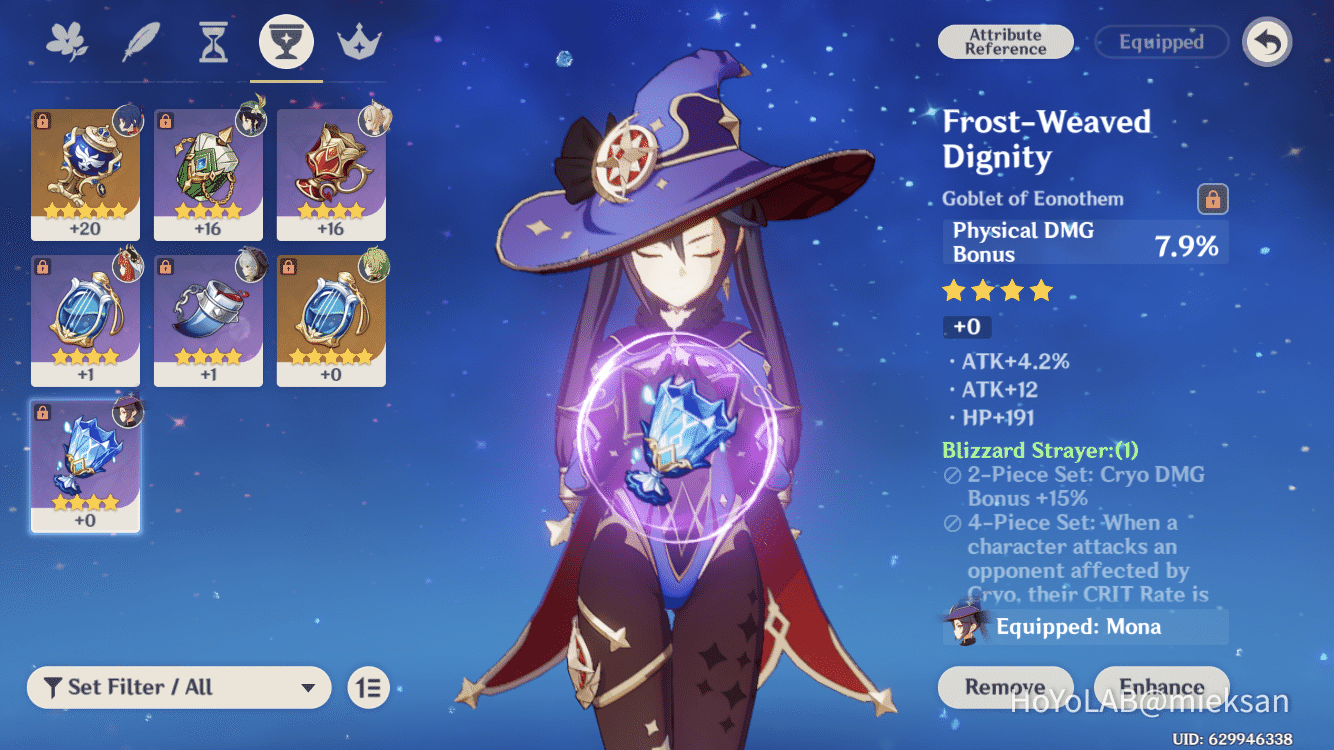Click the Remove button

pos(1004,687)
